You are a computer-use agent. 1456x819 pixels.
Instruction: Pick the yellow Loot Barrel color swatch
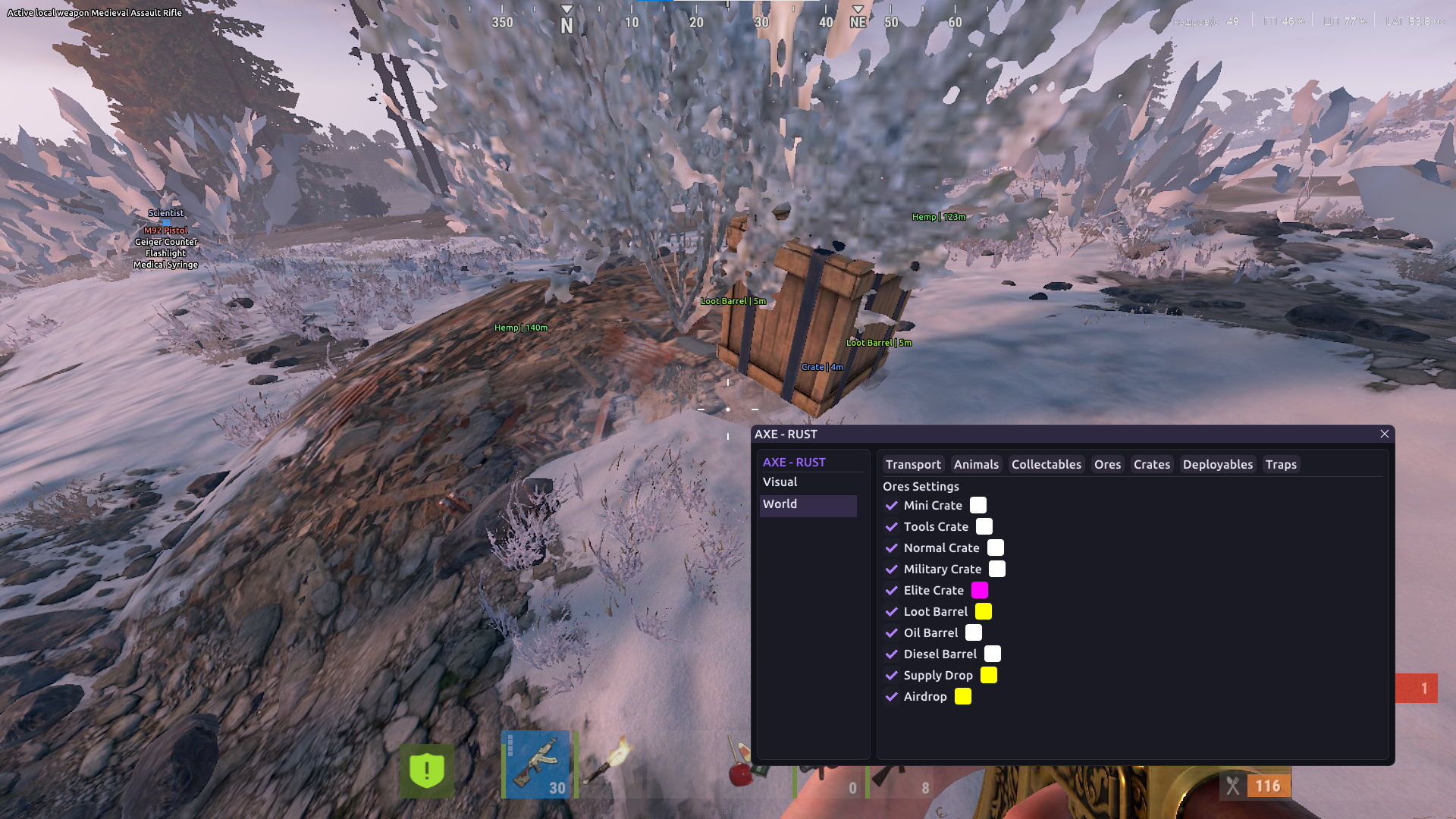[x=984, y=612]
